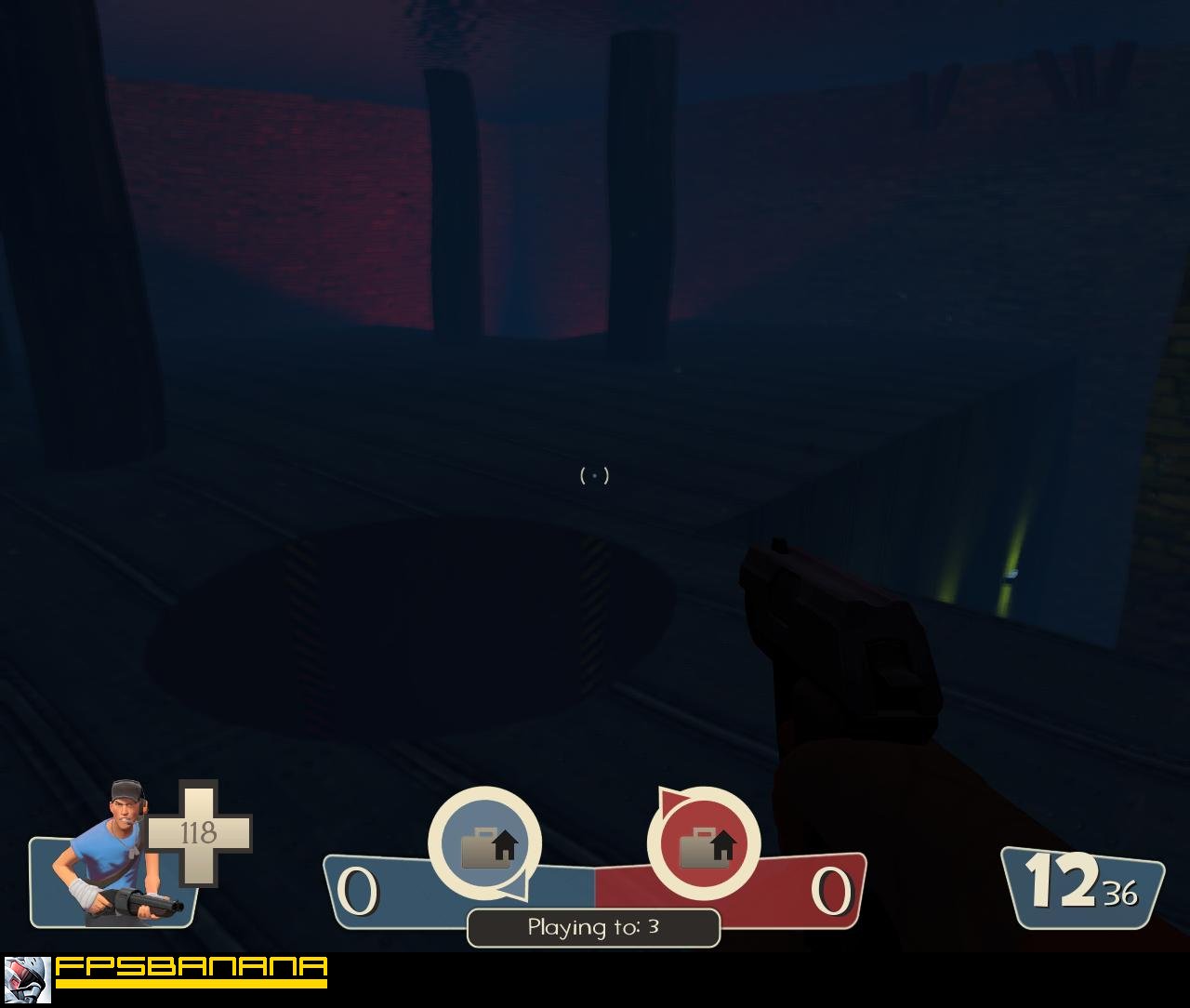This screenshot has width=1190, height=1008.
Task: Switch to the BLU score tab showing 0
Action: (x=356, y=891)
